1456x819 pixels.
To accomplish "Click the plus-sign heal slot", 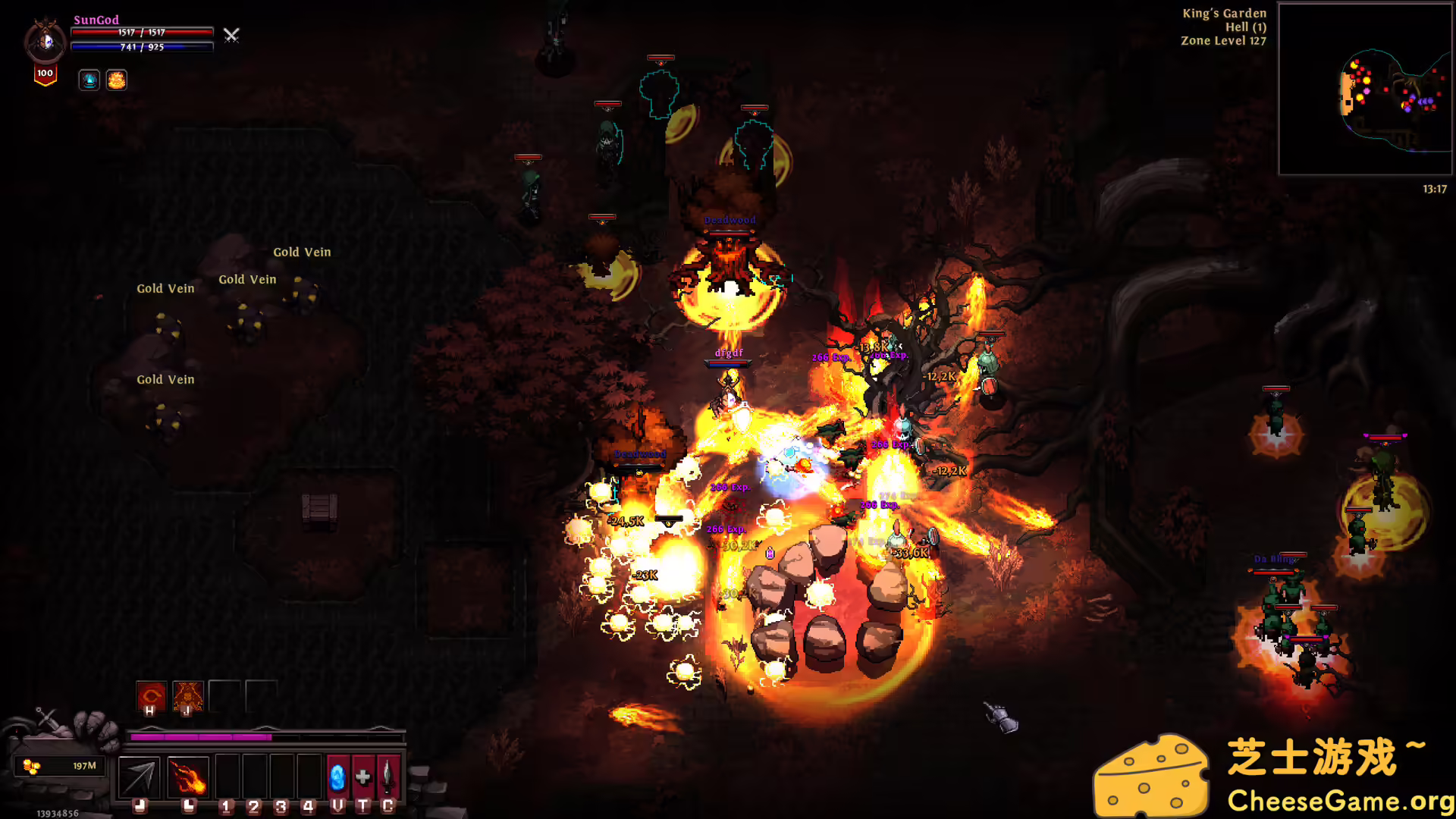I will (363, 777).
